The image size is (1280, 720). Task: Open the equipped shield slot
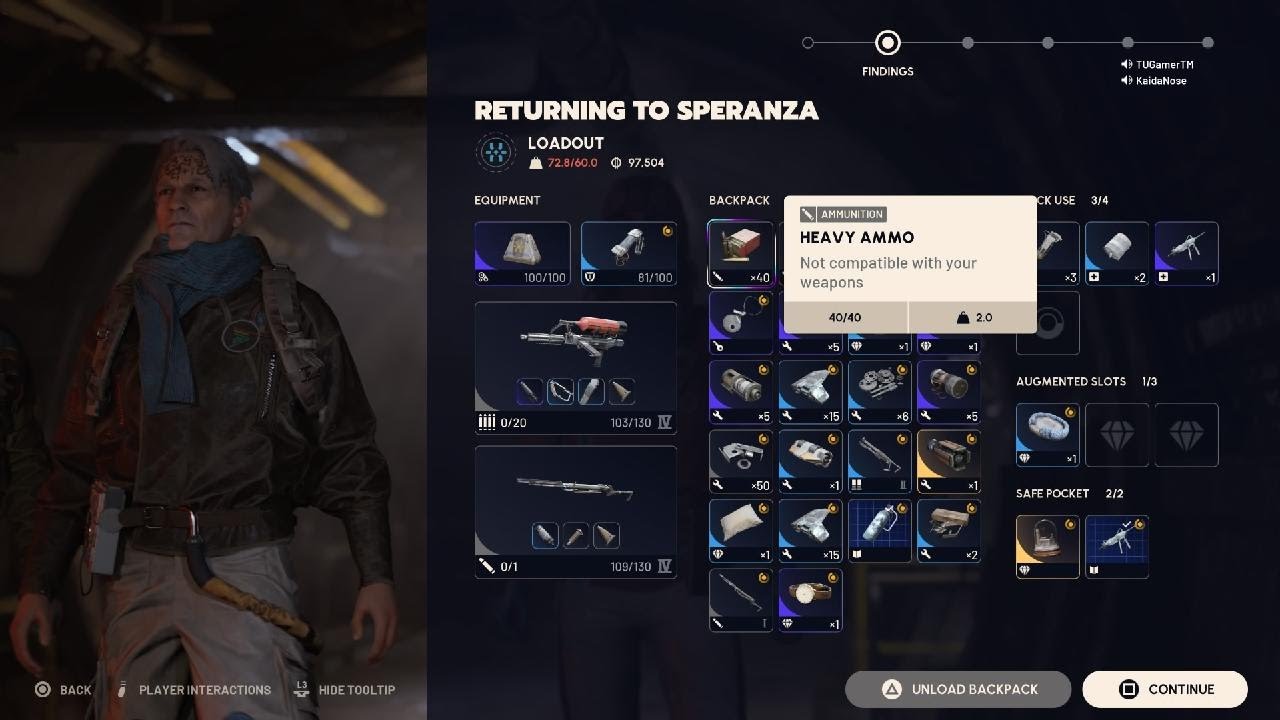click(x=629, y=254)
